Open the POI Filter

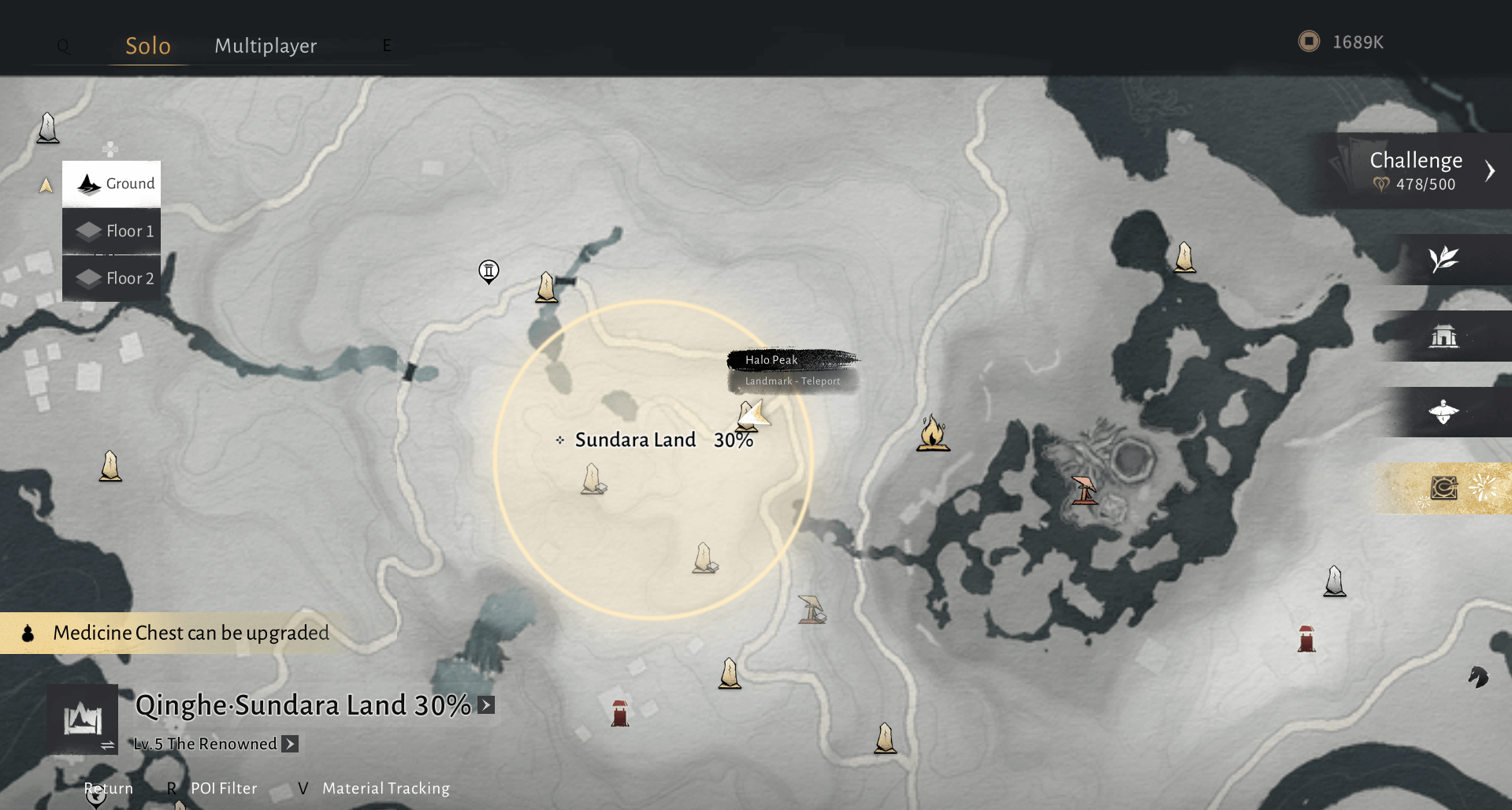[x=224, y=788]
